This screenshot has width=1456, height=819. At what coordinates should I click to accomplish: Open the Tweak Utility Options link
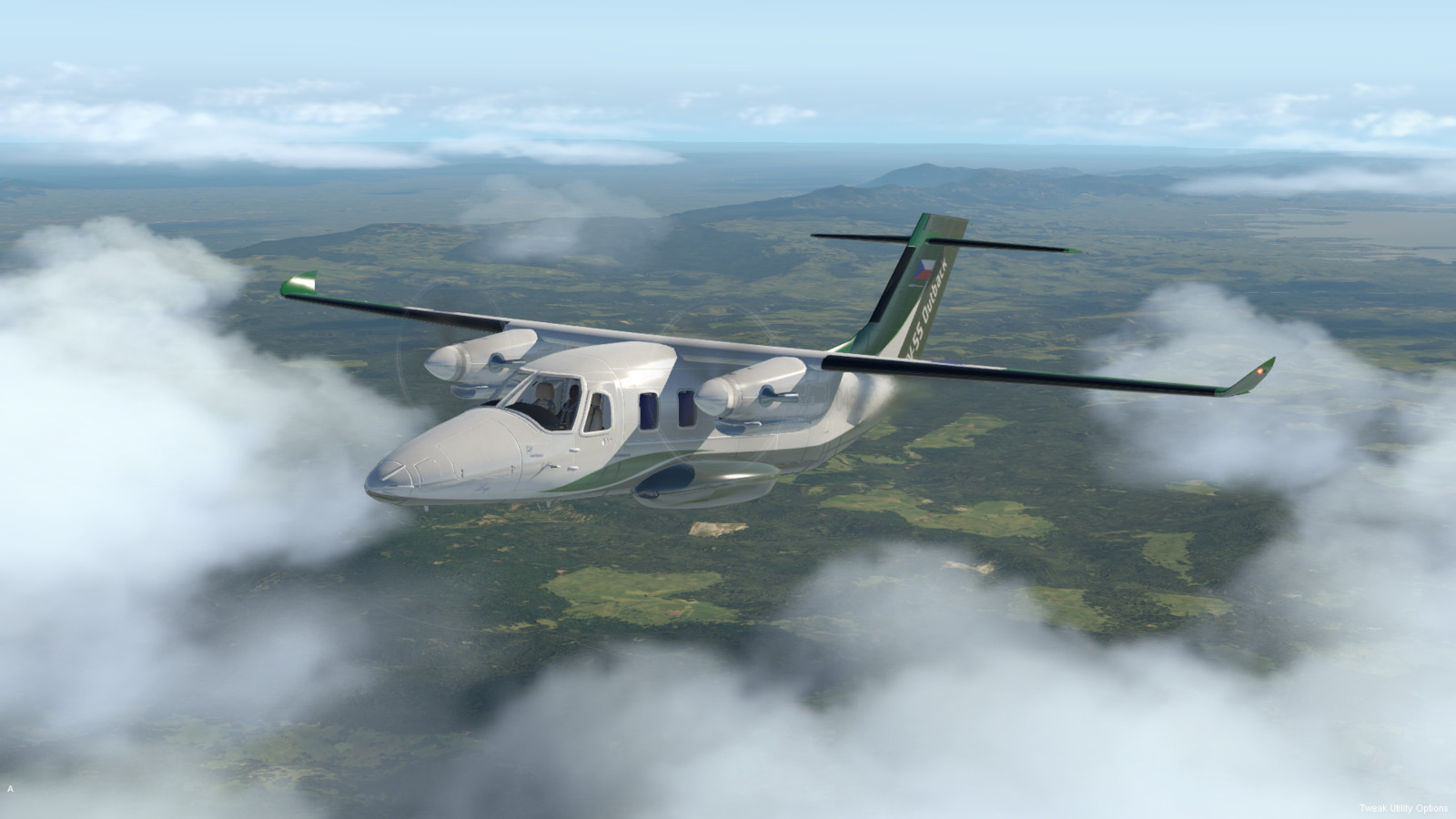pos(1403,808)
